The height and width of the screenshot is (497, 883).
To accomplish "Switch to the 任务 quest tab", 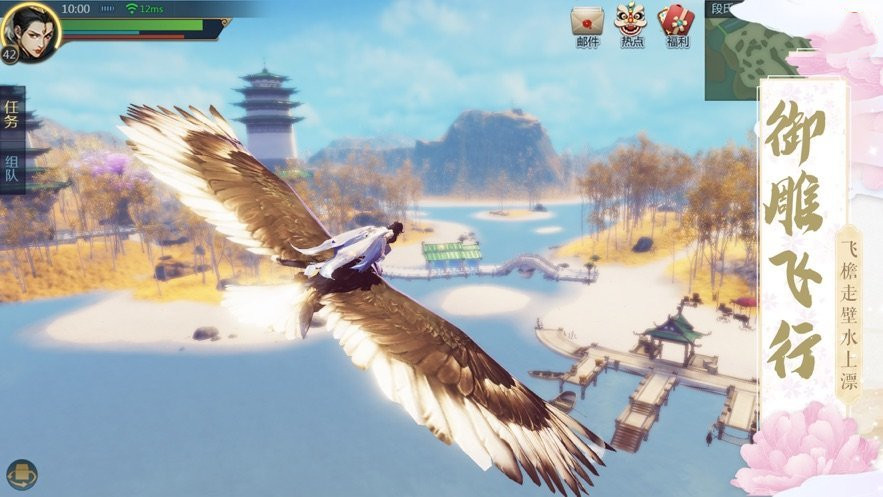I will tap(11, 113).
